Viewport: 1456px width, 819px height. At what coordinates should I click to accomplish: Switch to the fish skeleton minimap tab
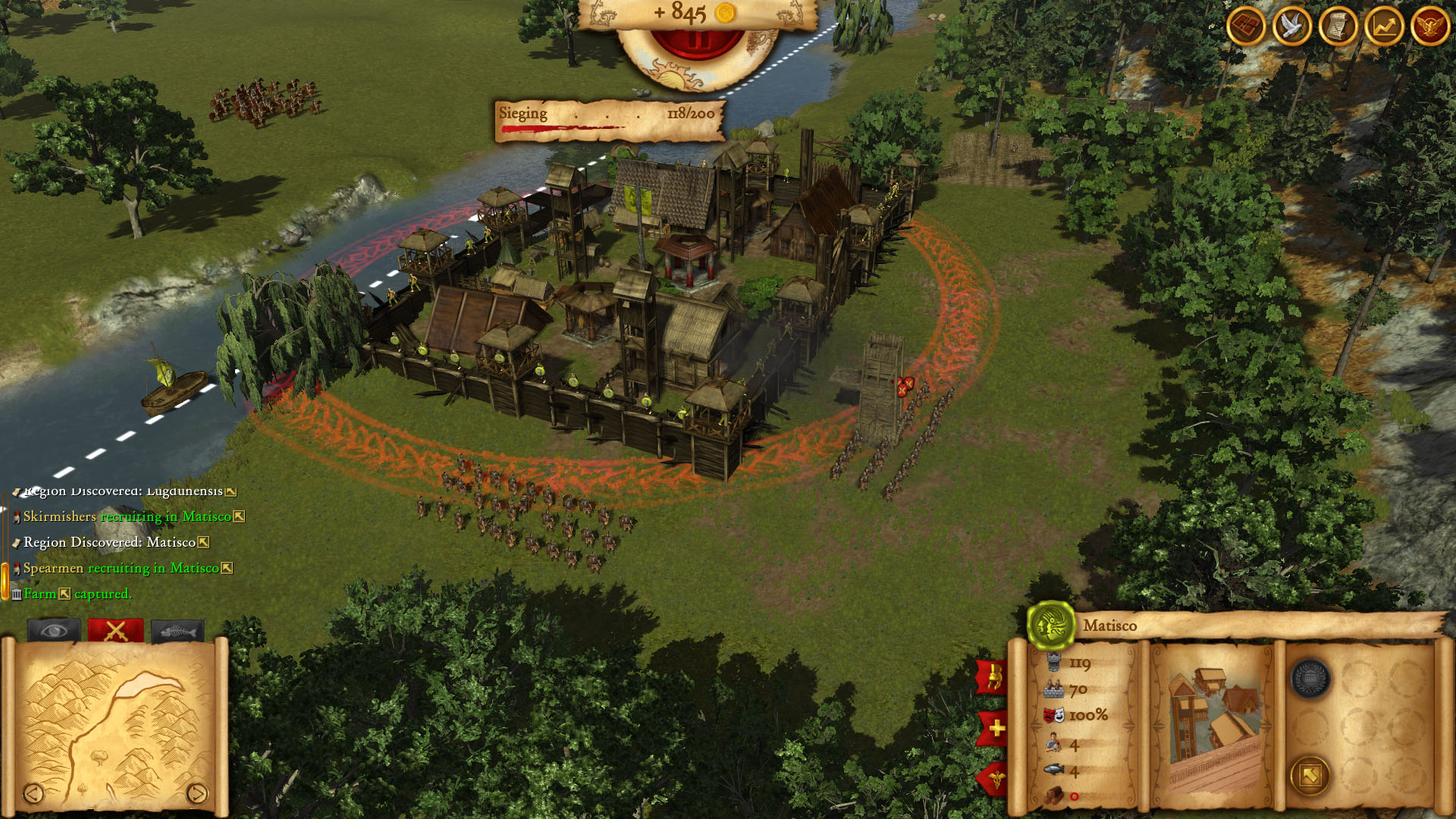(177, 630)
